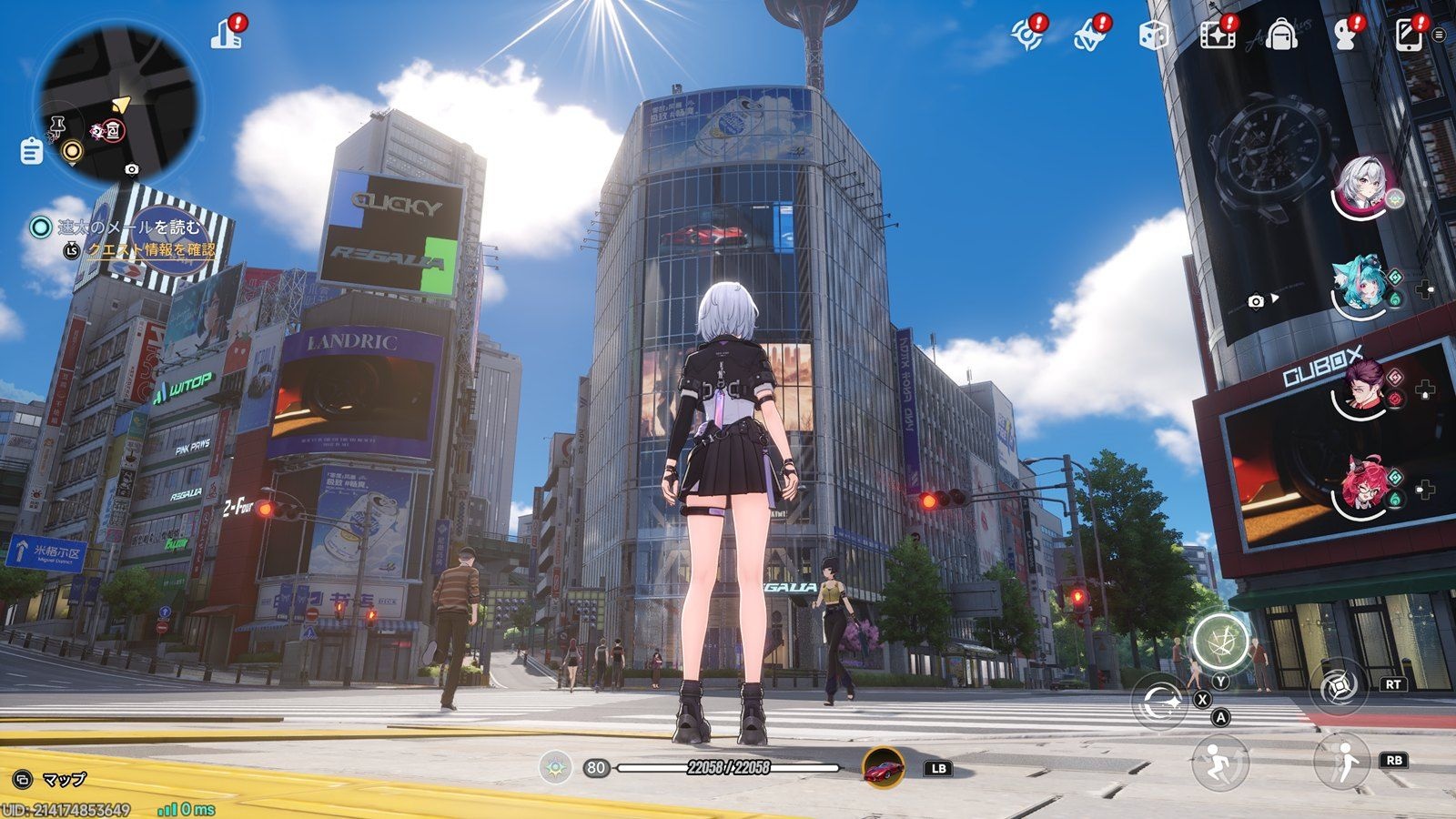Open the smartphone menu icon

(1408, 35)
